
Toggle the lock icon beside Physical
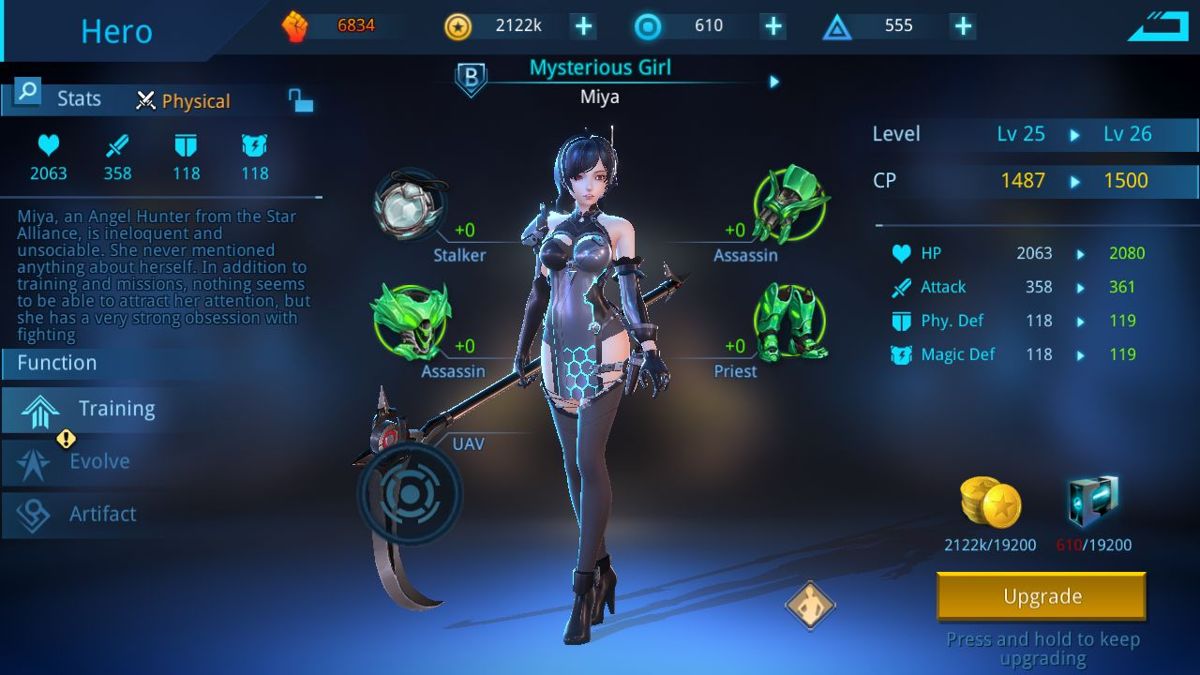(x=300, y=100)
